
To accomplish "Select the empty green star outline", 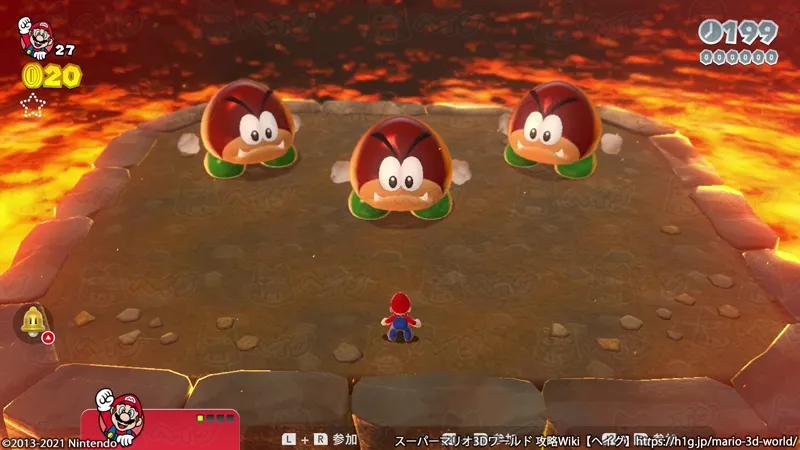I will pos(34,106).
